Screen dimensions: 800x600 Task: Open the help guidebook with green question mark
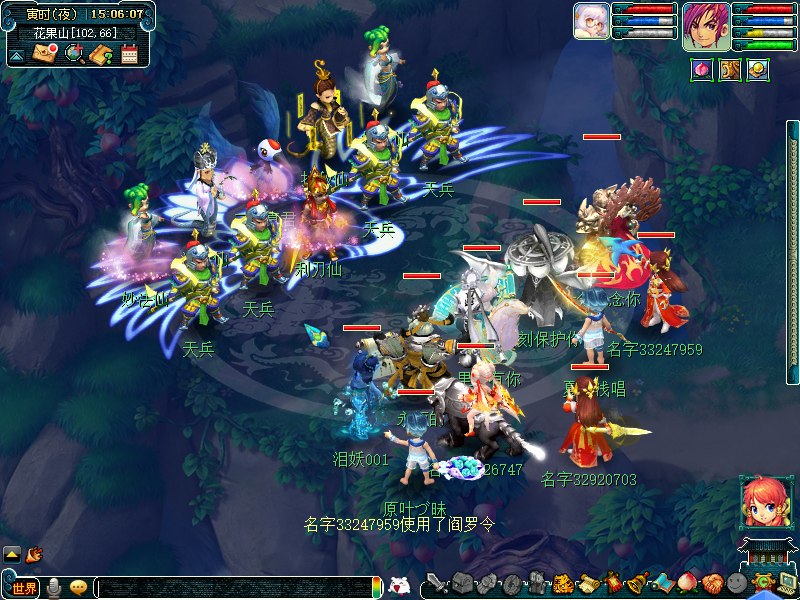[101, 54]
